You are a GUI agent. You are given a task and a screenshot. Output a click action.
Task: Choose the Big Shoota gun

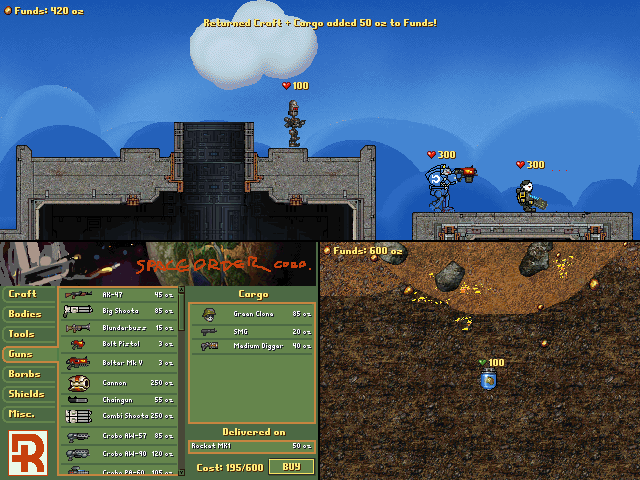(118, 311)
